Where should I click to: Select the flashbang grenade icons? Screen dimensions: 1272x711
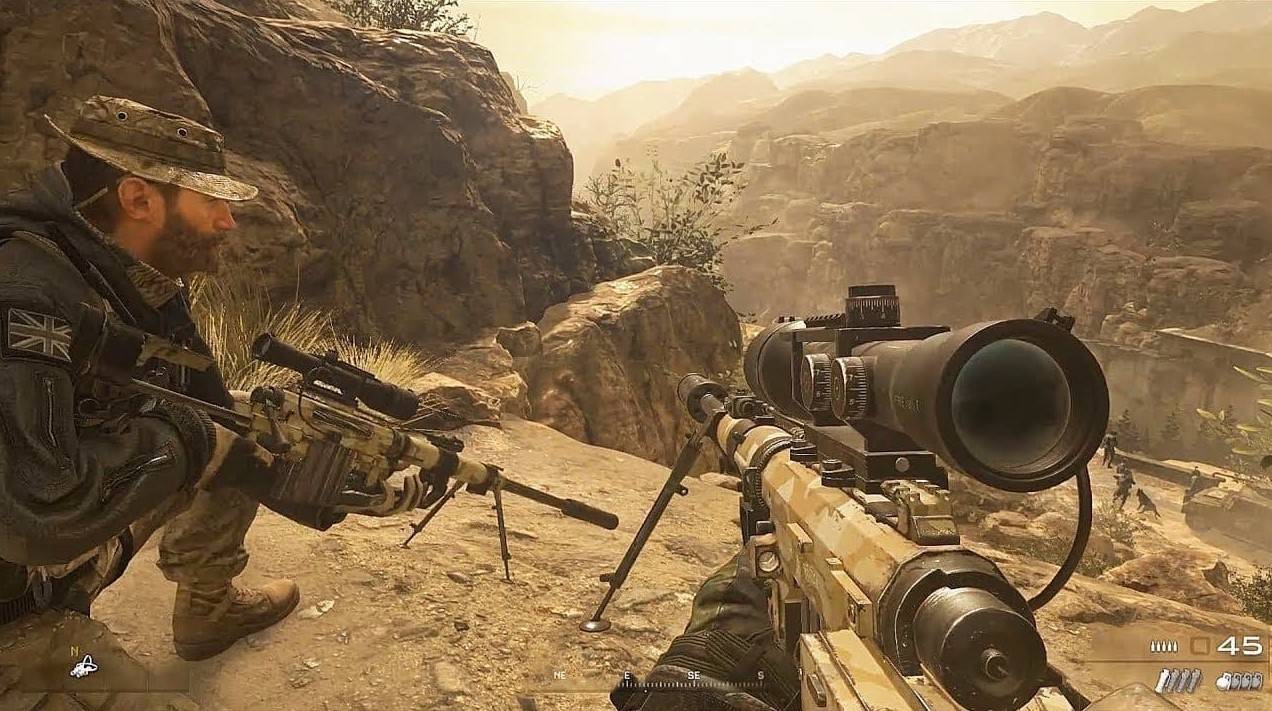point(1178,680)
